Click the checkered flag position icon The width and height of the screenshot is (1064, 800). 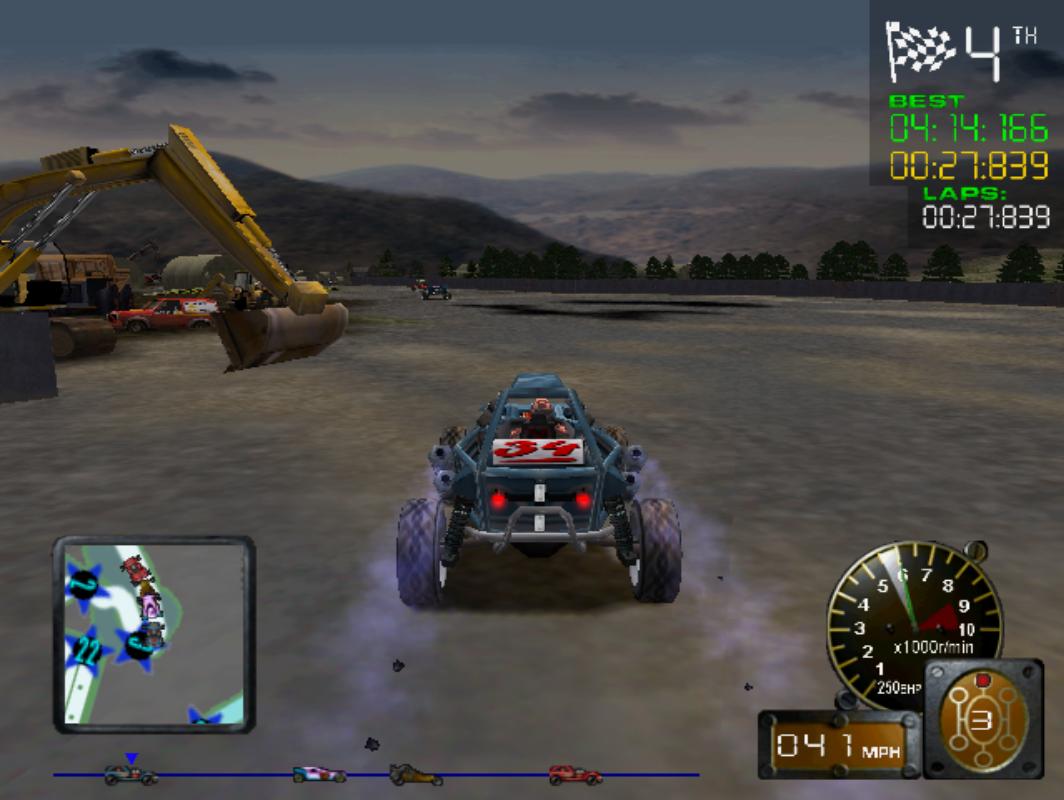click(920, 52)
